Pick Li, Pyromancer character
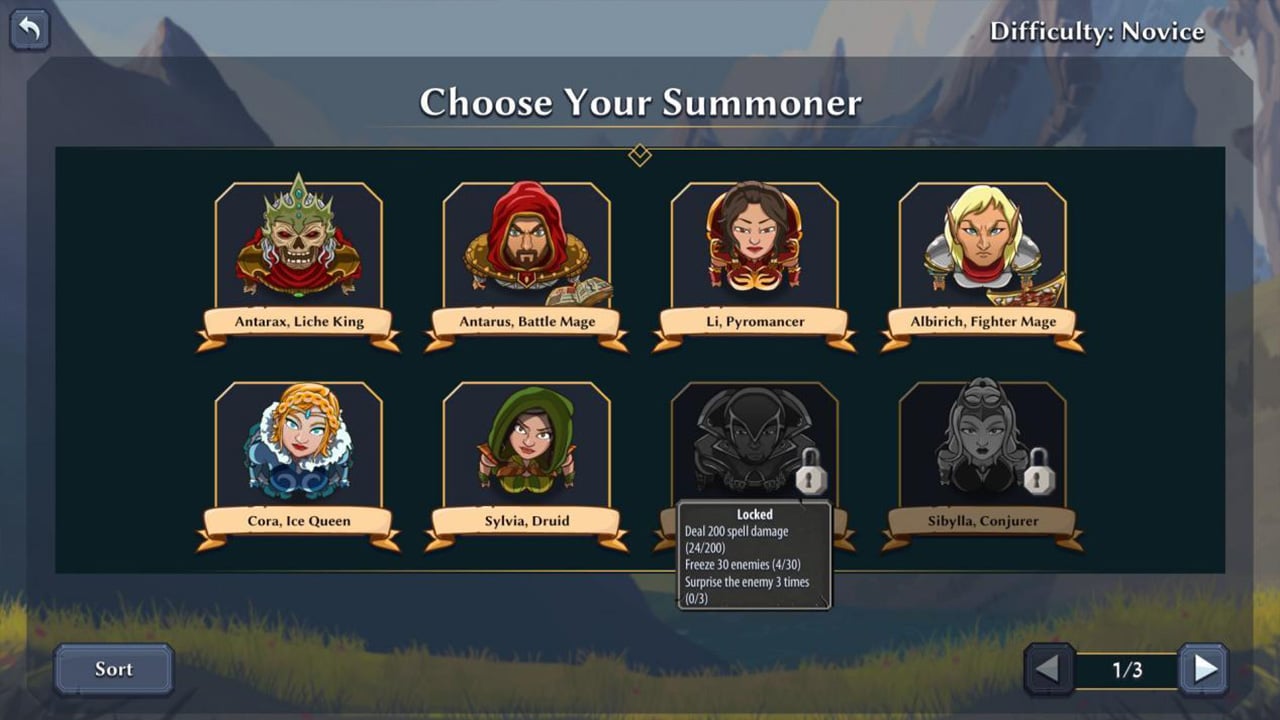Viewport: 1280px width, 720px height. (x=755, y=245)
